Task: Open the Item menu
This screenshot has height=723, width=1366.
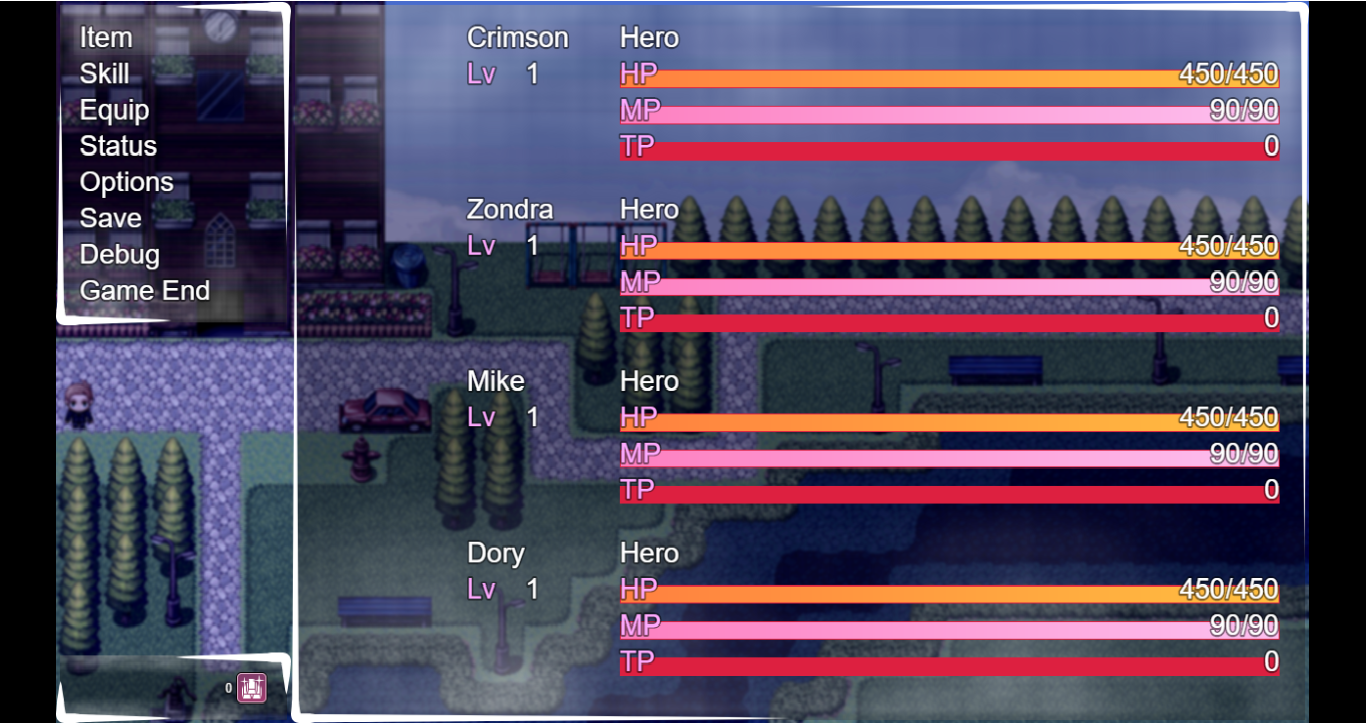Action: coord(106,38)
